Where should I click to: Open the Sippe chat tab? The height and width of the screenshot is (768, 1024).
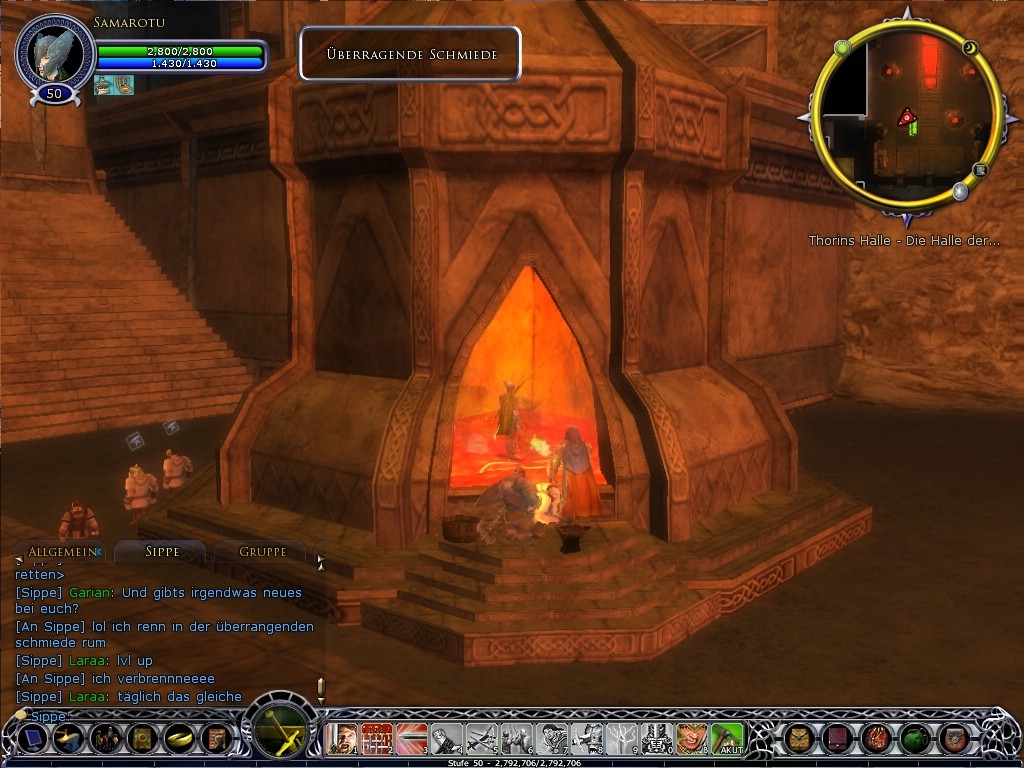tap(161, 552)
